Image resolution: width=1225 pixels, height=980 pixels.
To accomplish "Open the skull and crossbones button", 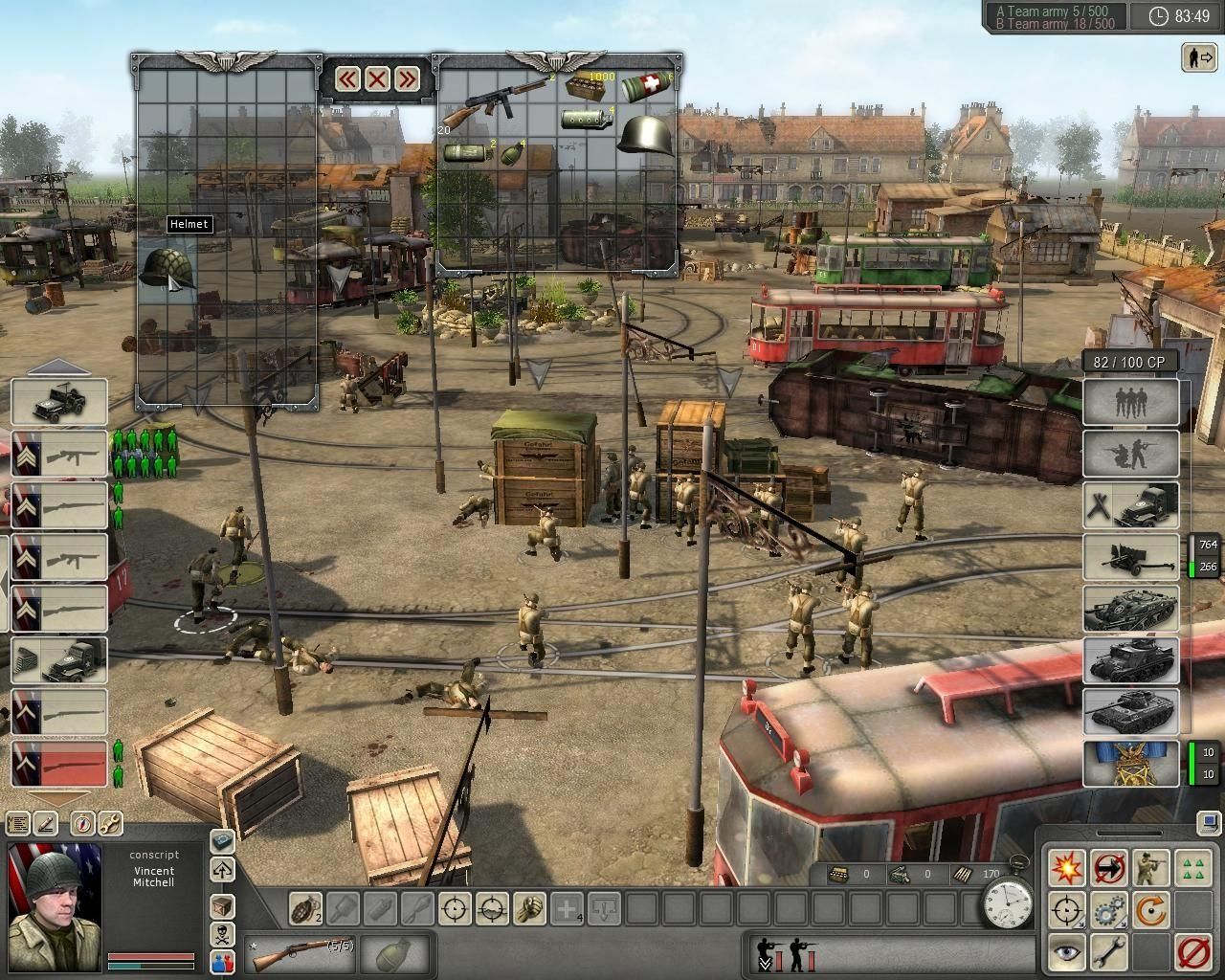I will (x=222, y=934).
